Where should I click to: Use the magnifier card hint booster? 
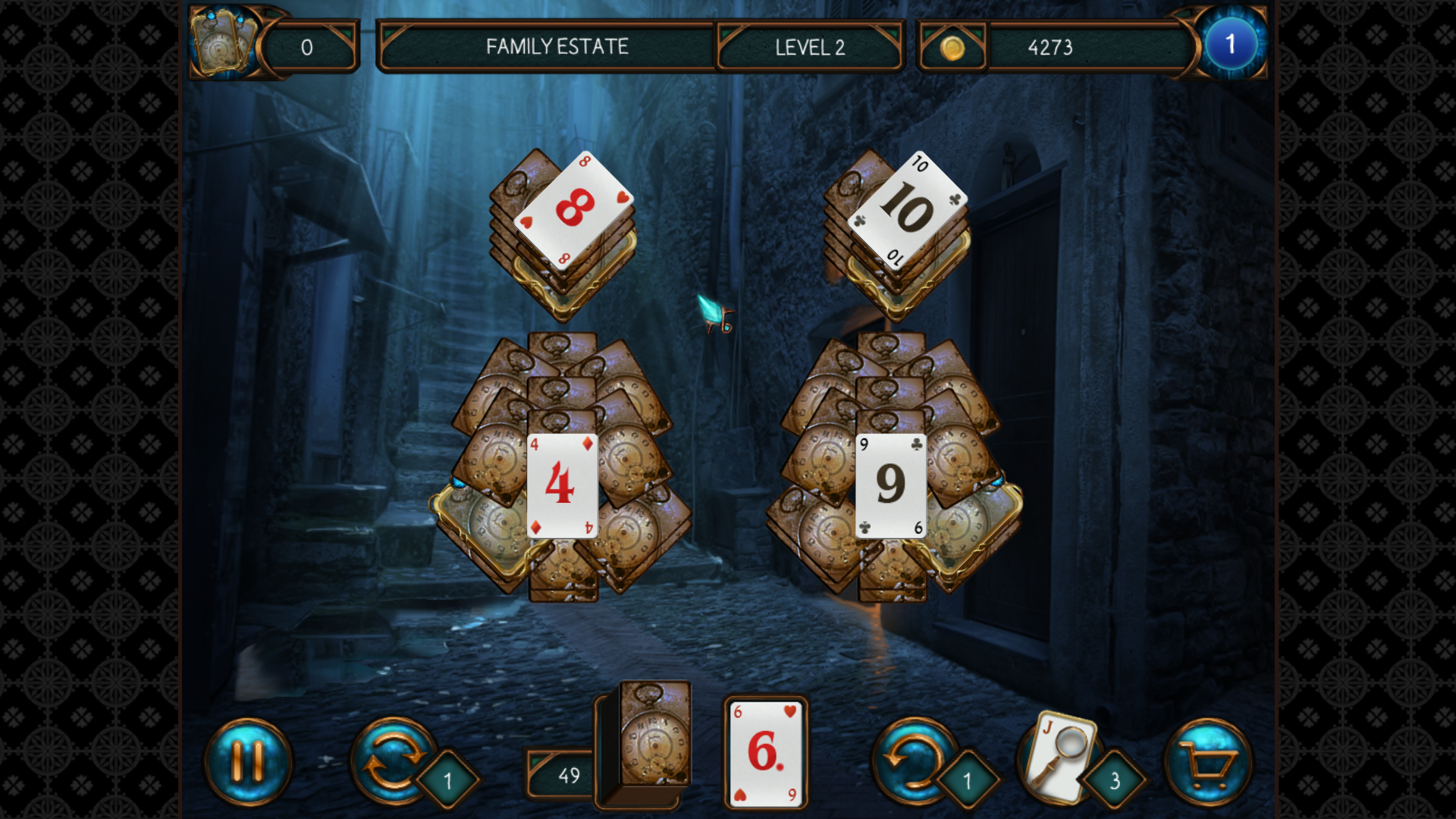1061,756
